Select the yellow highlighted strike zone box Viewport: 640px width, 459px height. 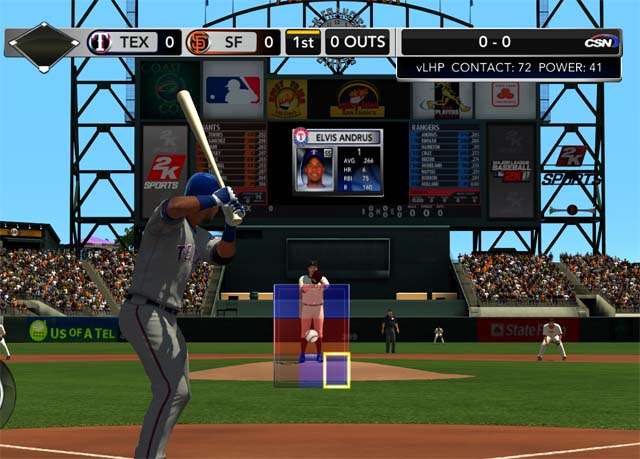click(336, 370)
